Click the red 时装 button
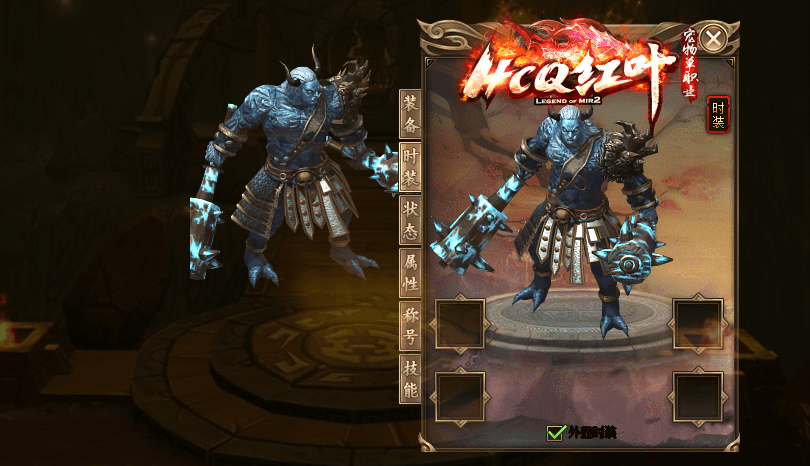 point(718,115)
